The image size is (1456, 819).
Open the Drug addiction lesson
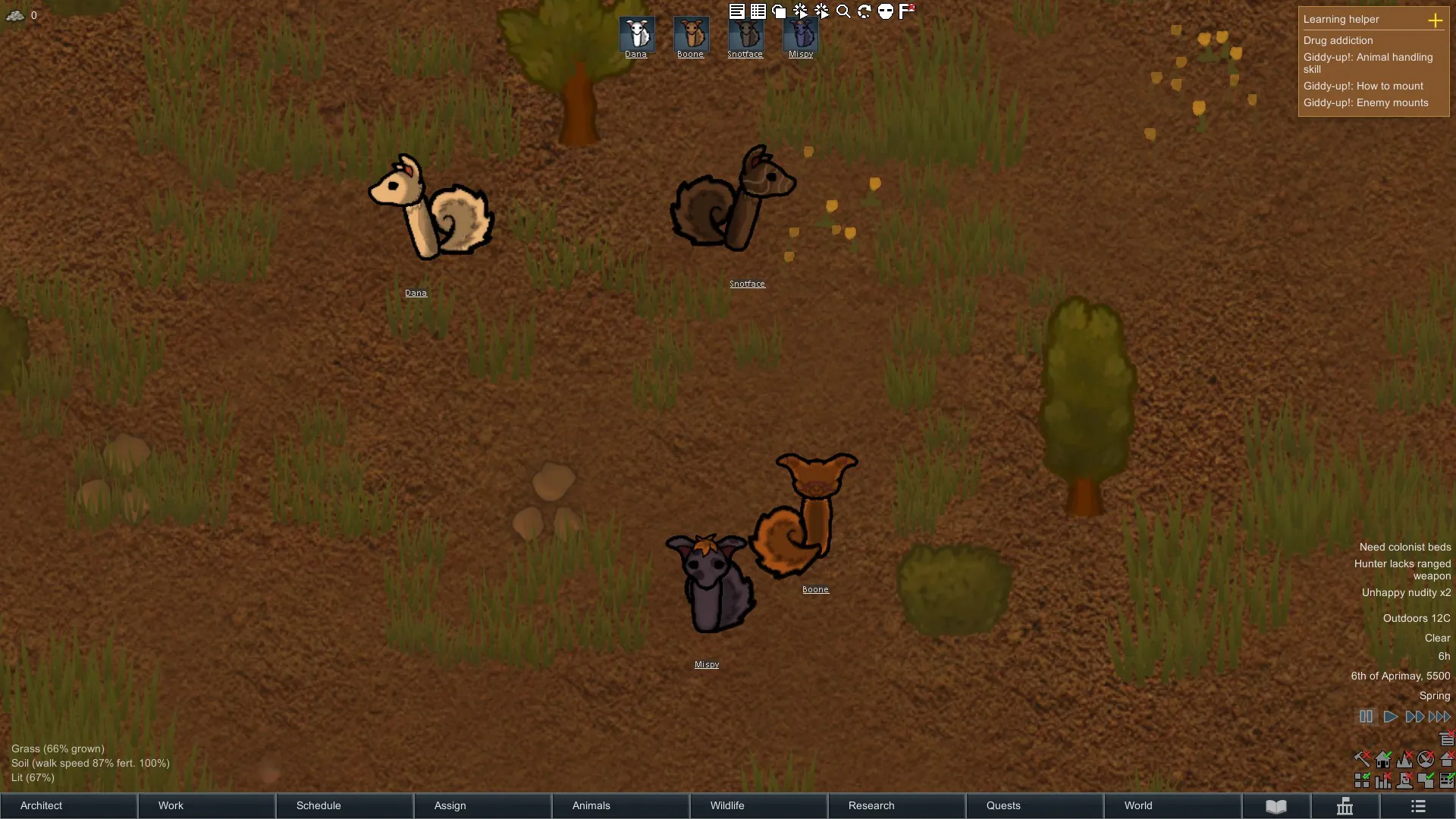pyautogui.click(x=1338, y=40)
